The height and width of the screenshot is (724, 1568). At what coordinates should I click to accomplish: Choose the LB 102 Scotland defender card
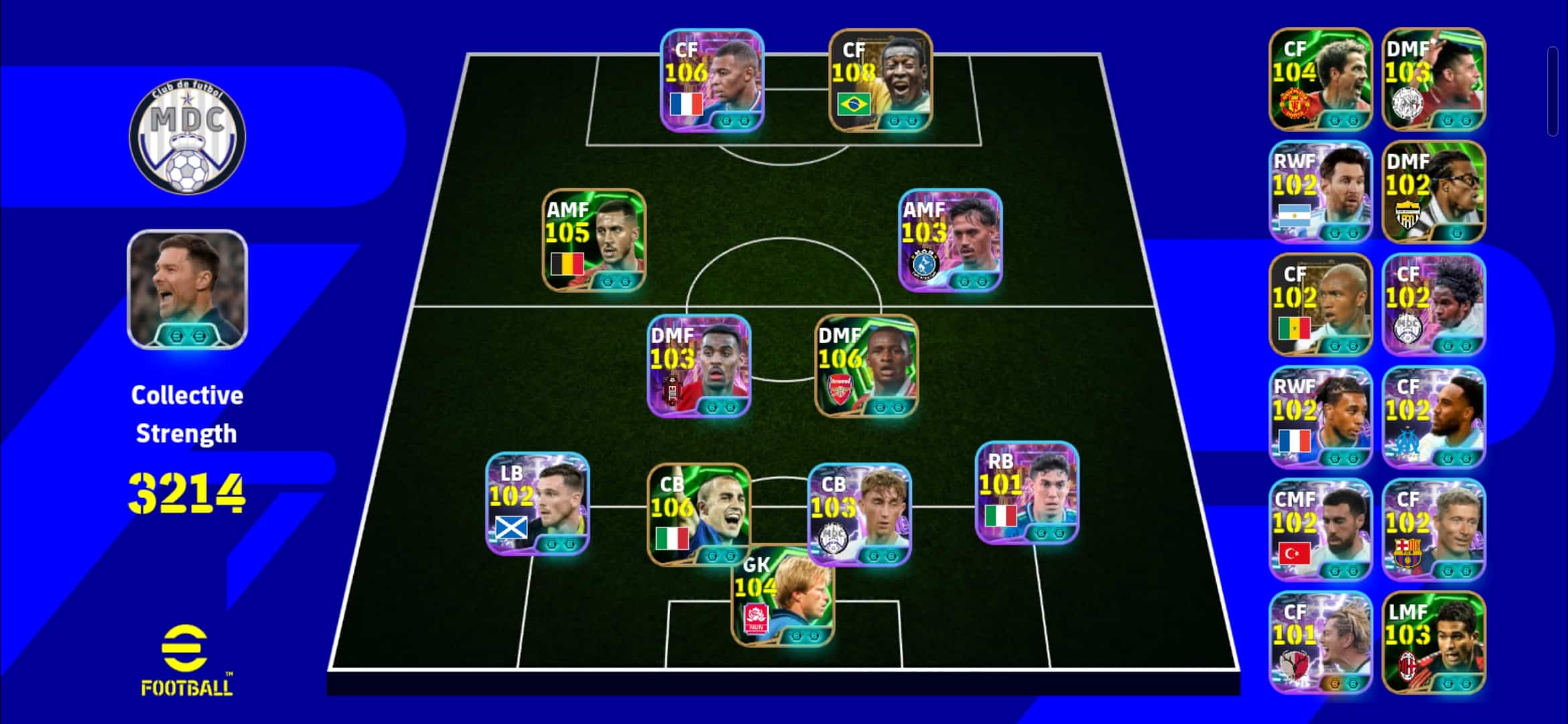[x=537, y=504]
